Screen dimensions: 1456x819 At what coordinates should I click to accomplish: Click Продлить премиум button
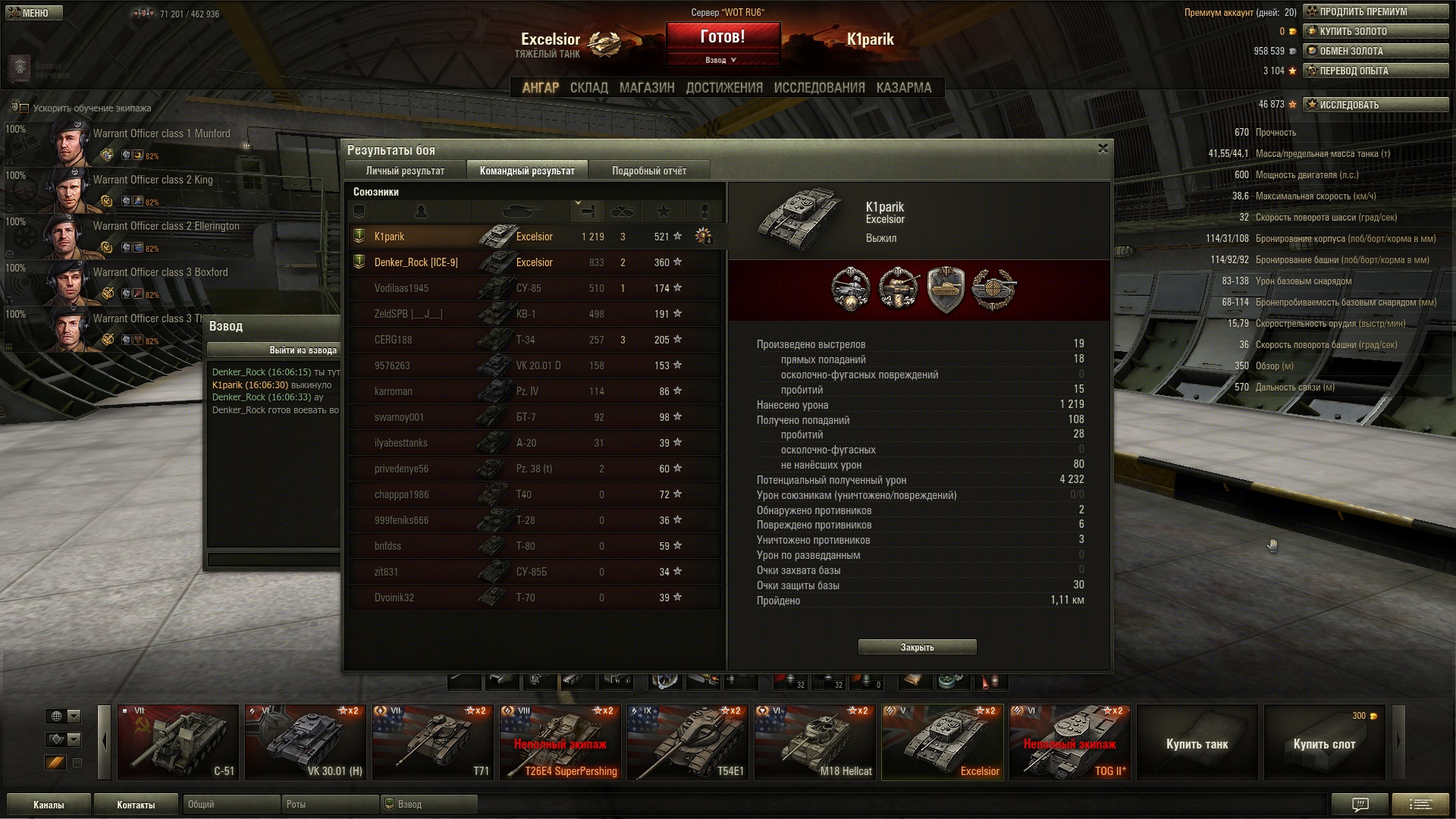1375,12
